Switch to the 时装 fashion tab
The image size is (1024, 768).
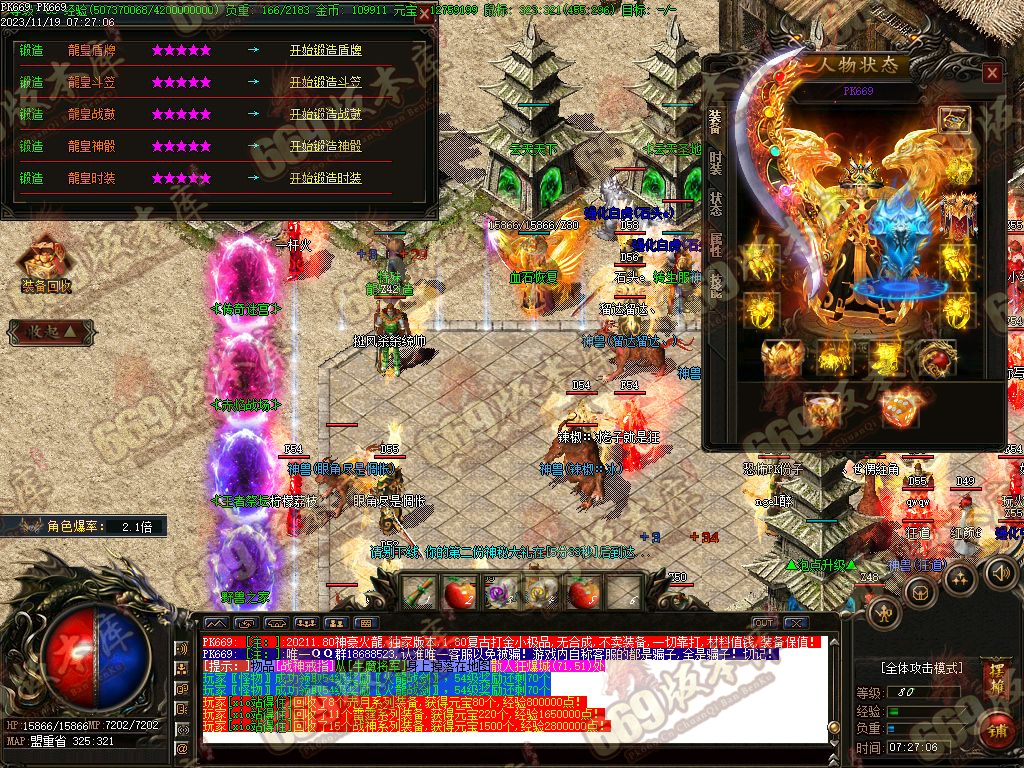coord(716,162)
